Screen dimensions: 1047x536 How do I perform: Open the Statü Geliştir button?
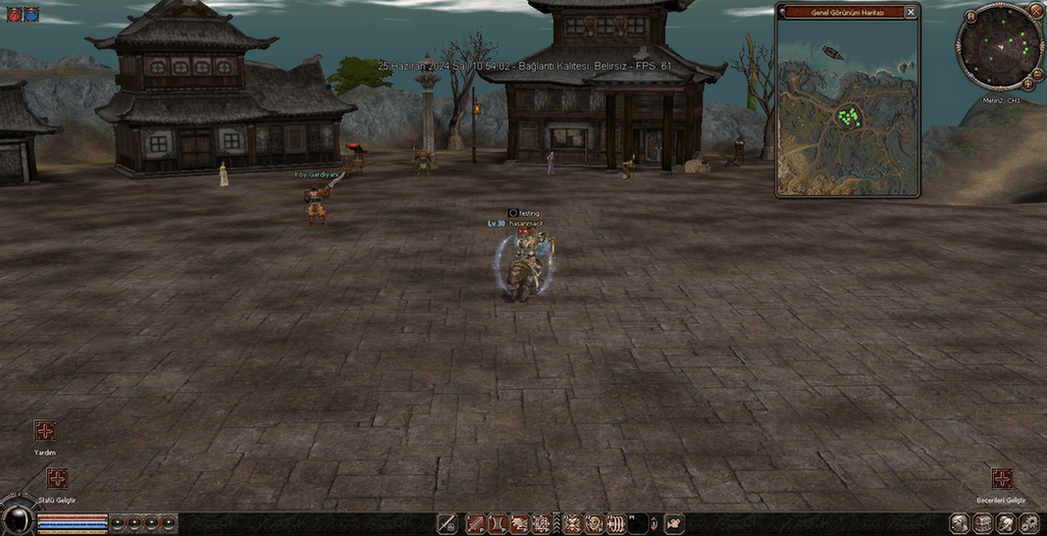point(57,479)
